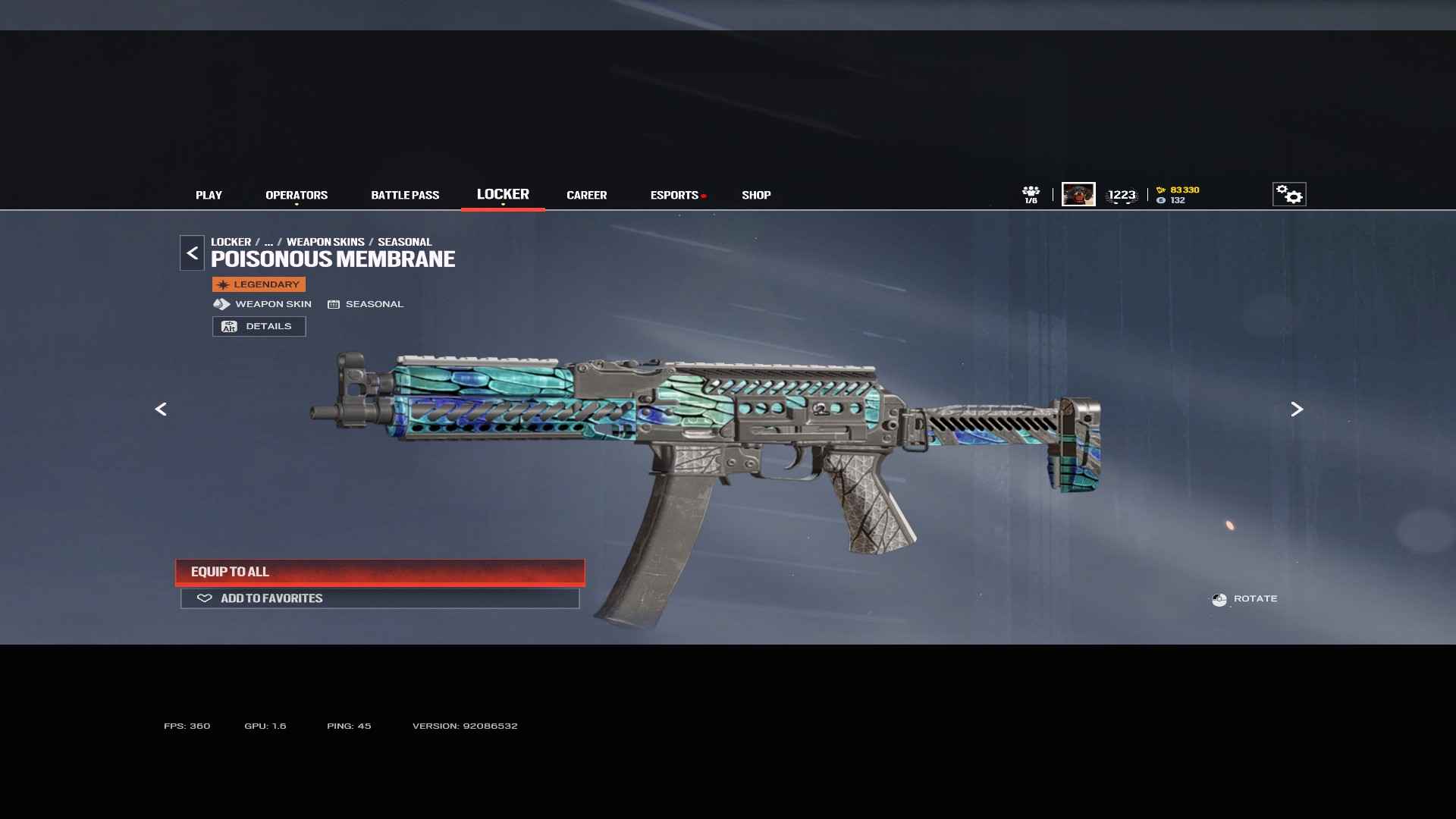Navigate to Weapon Skins breadcrumb
Screen dimensions: 1456x819
click(325, 242)
